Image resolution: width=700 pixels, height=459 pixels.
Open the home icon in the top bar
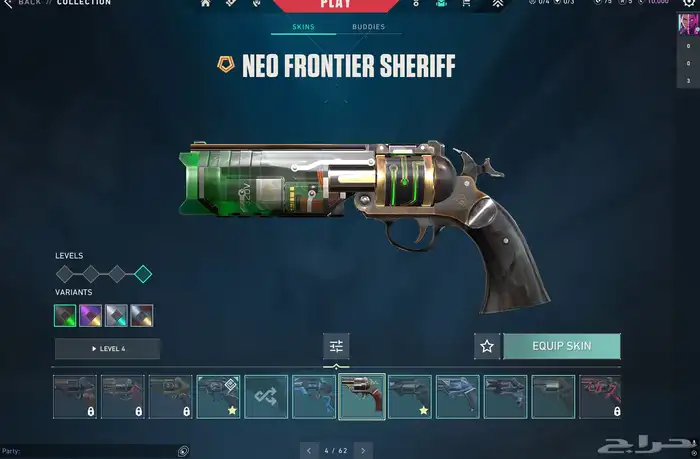206,4
